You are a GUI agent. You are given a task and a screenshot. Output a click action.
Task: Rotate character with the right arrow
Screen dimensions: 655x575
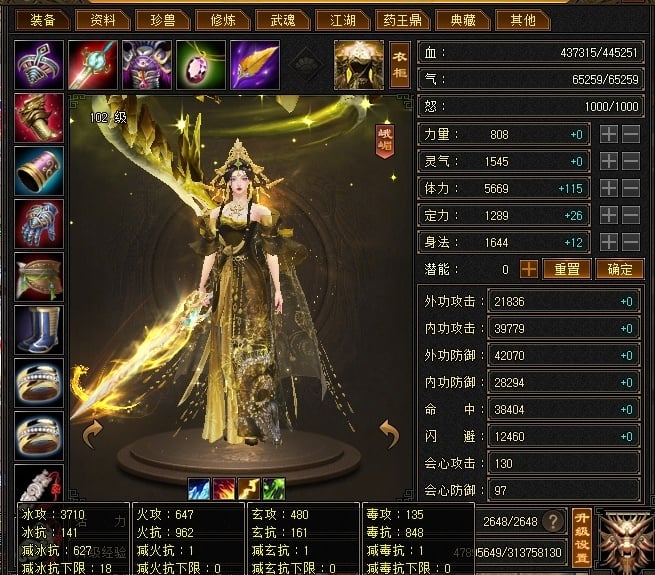[x=389, y=434]
